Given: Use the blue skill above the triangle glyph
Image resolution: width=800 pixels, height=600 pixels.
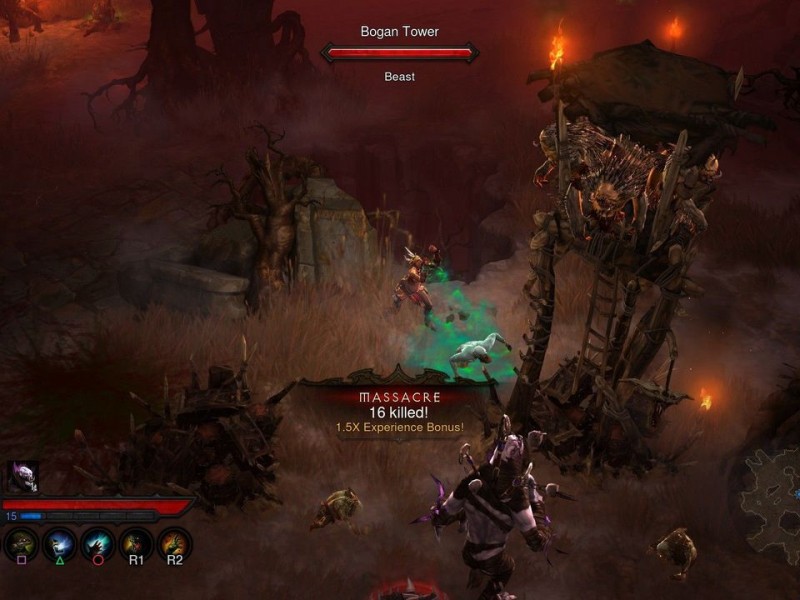Looking at the screenshot, I should tap(60, 542).
